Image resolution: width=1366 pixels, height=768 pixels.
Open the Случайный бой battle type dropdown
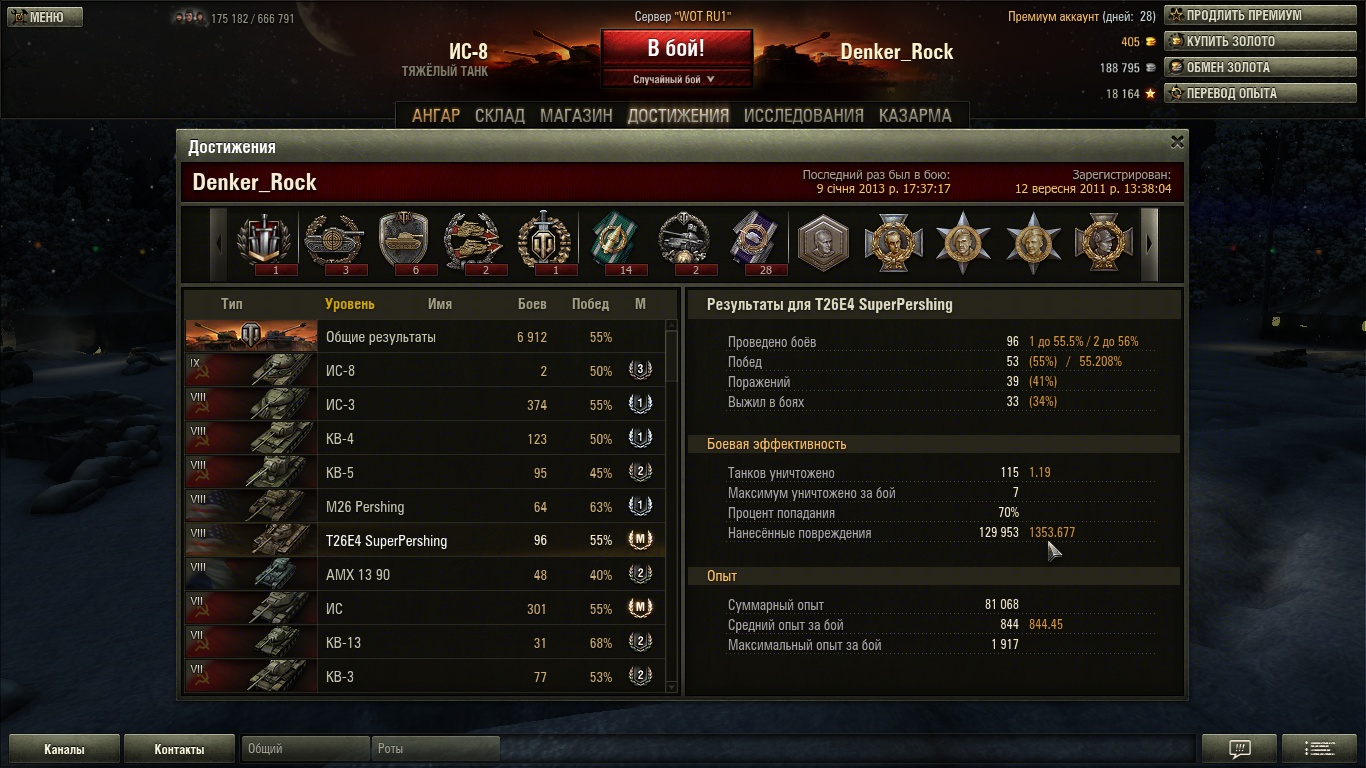point(675,80)
